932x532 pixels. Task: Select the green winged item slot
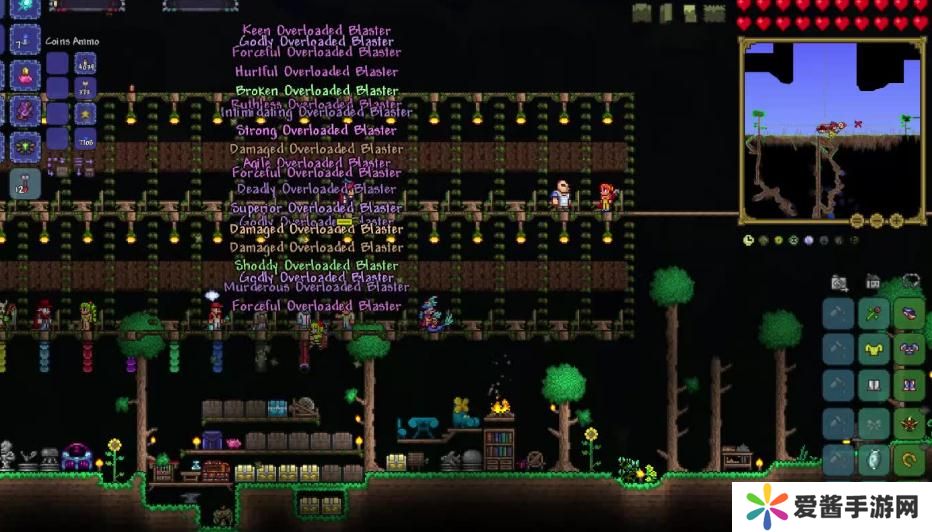click(x=24, y=147)
